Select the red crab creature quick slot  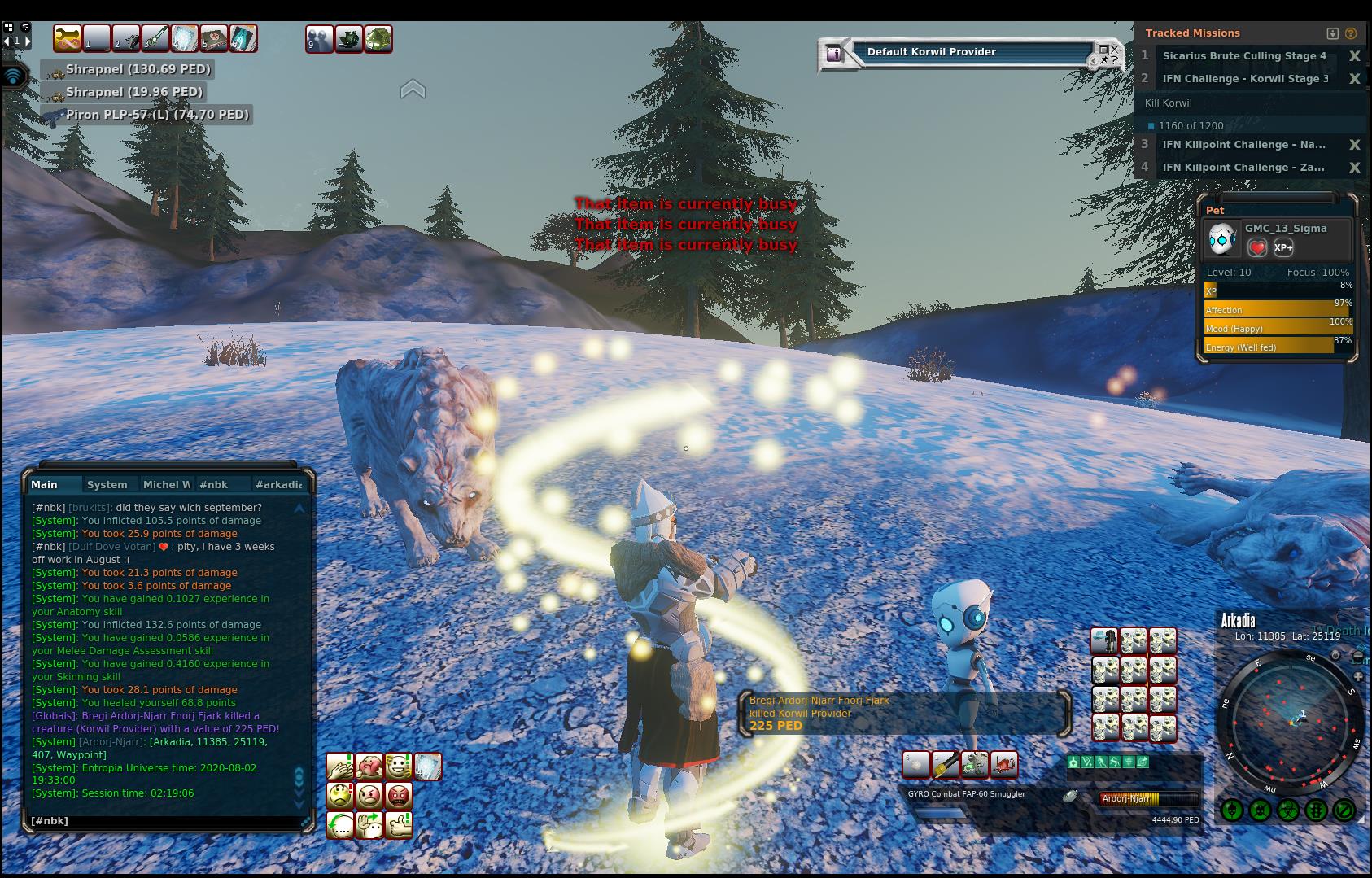coord(1004,764)
